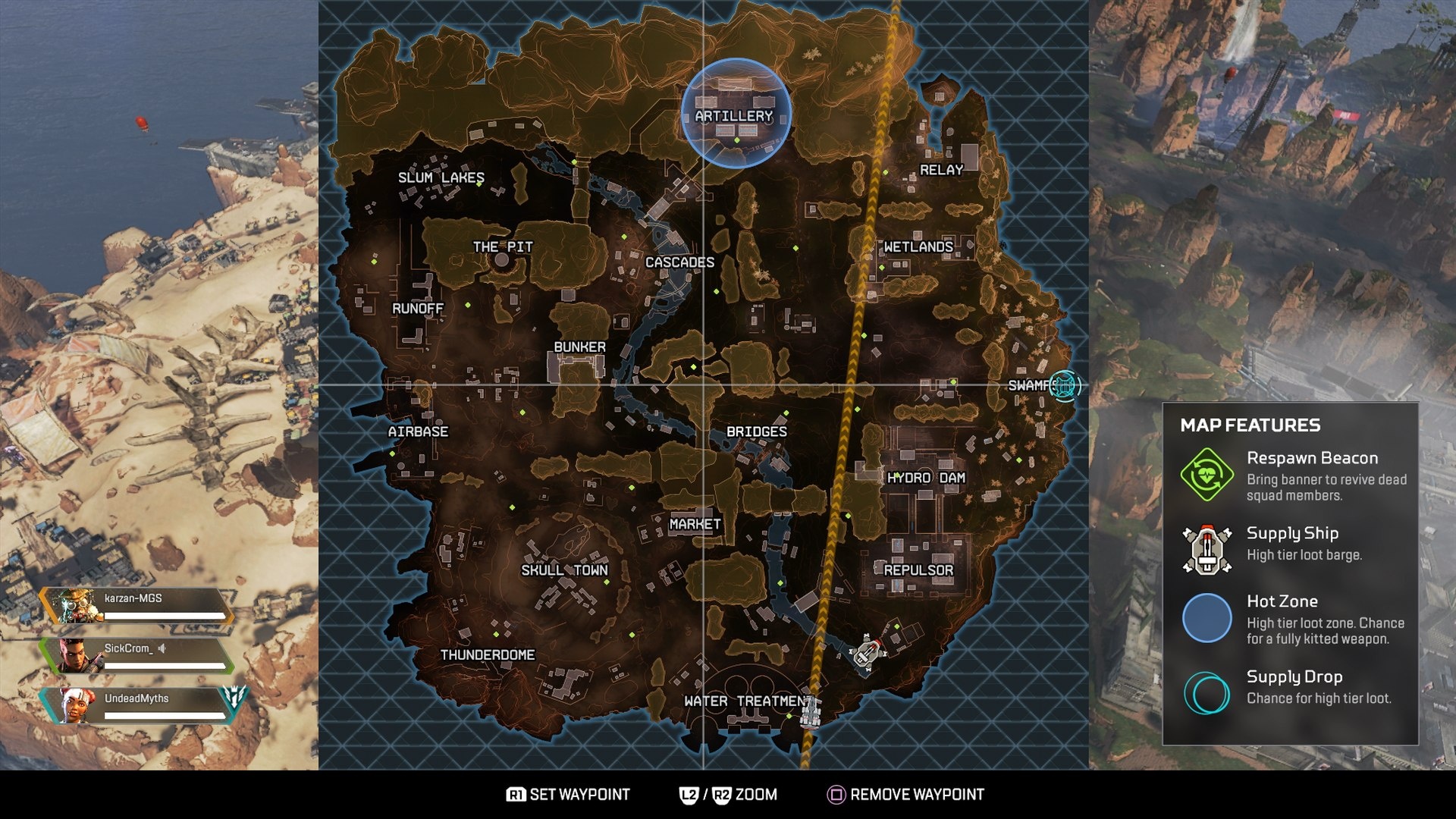Click the R1 button prompt for Set Waypoint
Screen dimensions: 1456x819
point(519,795)
